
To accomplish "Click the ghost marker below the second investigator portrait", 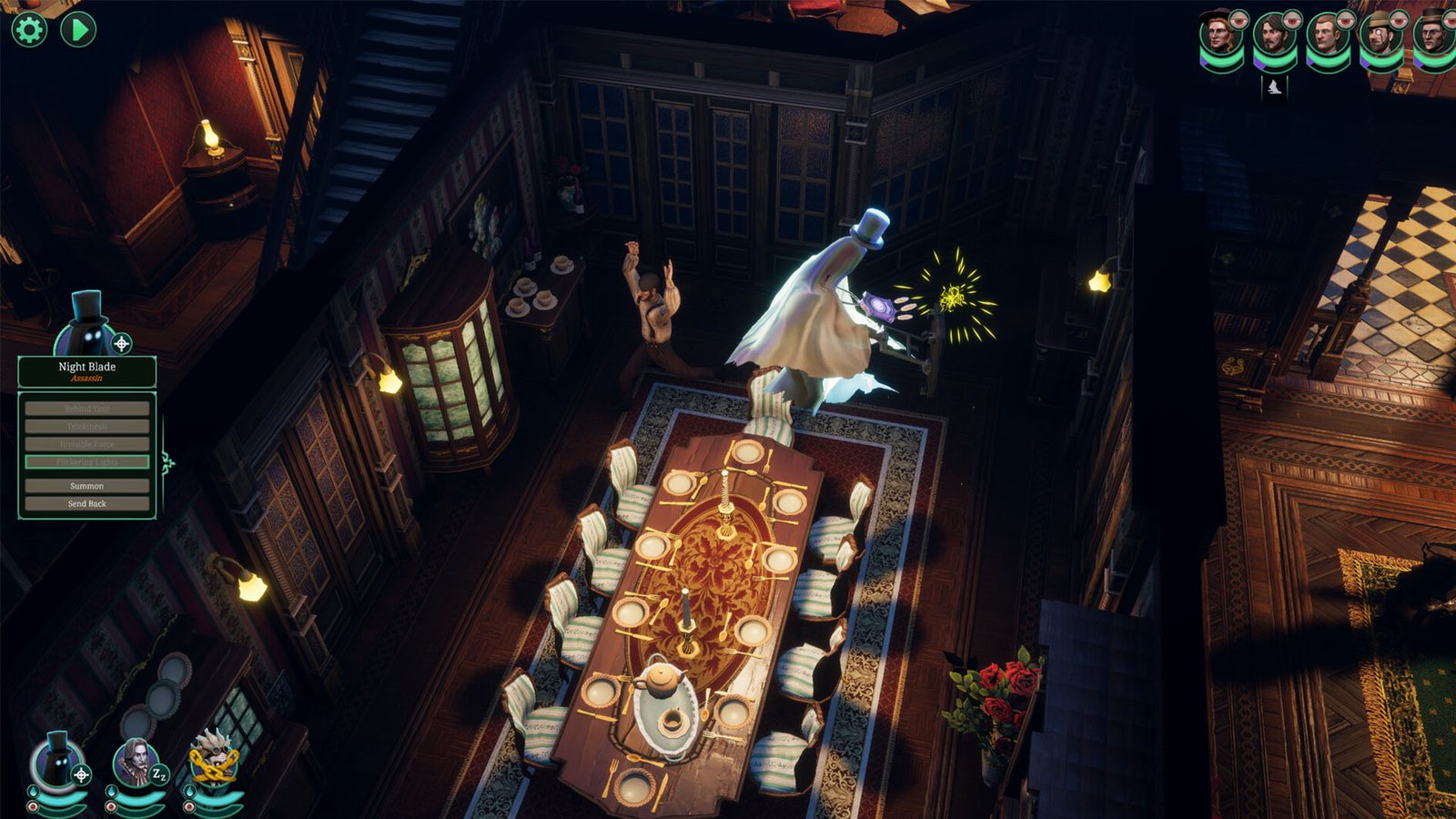I will pyautogui.click(x=1273, y=88).
